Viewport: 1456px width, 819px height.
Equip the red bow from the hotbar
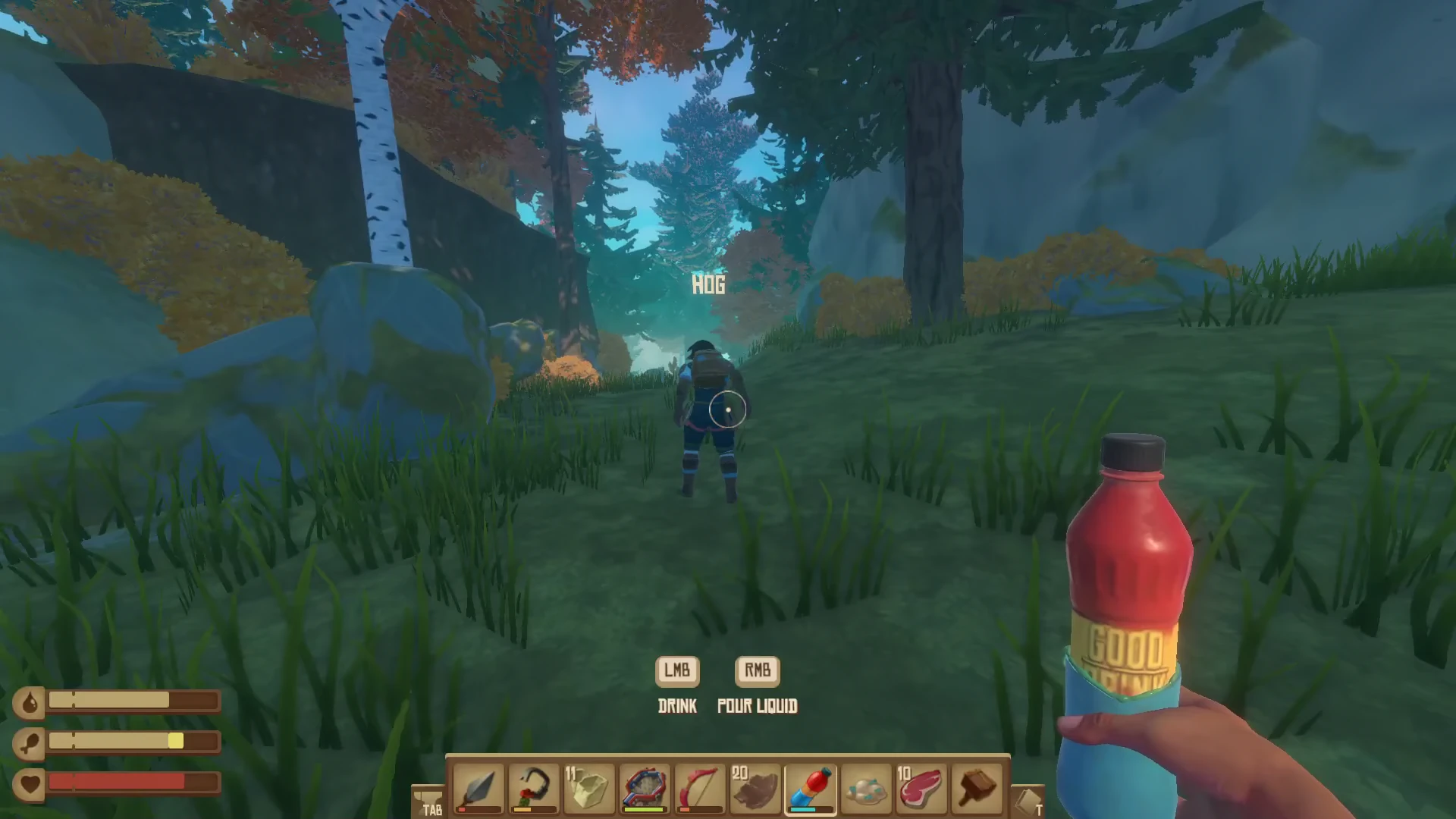pos(700,789)
